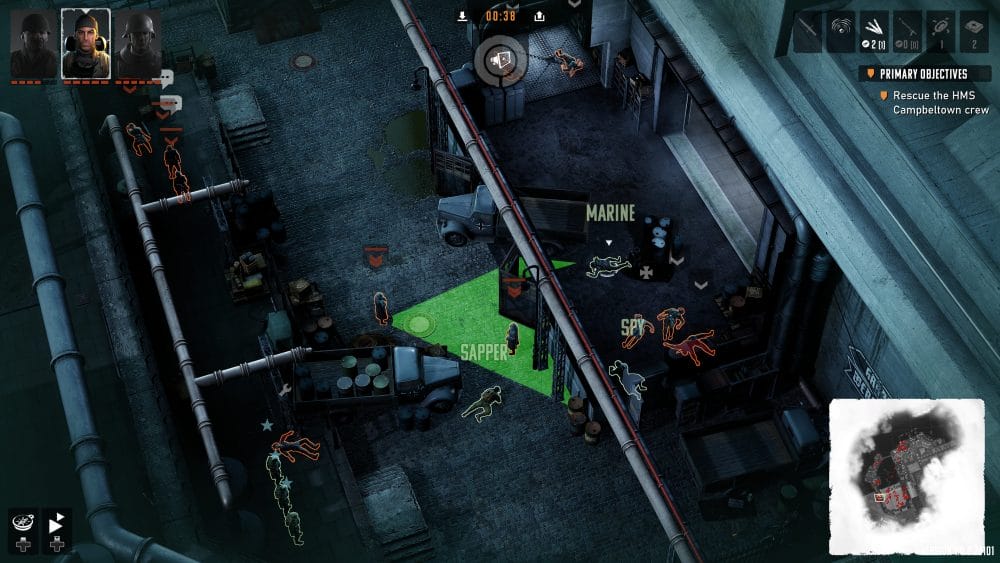Click the quick load icon right of timer
The image size is (1000, 563).
point(540,16)
